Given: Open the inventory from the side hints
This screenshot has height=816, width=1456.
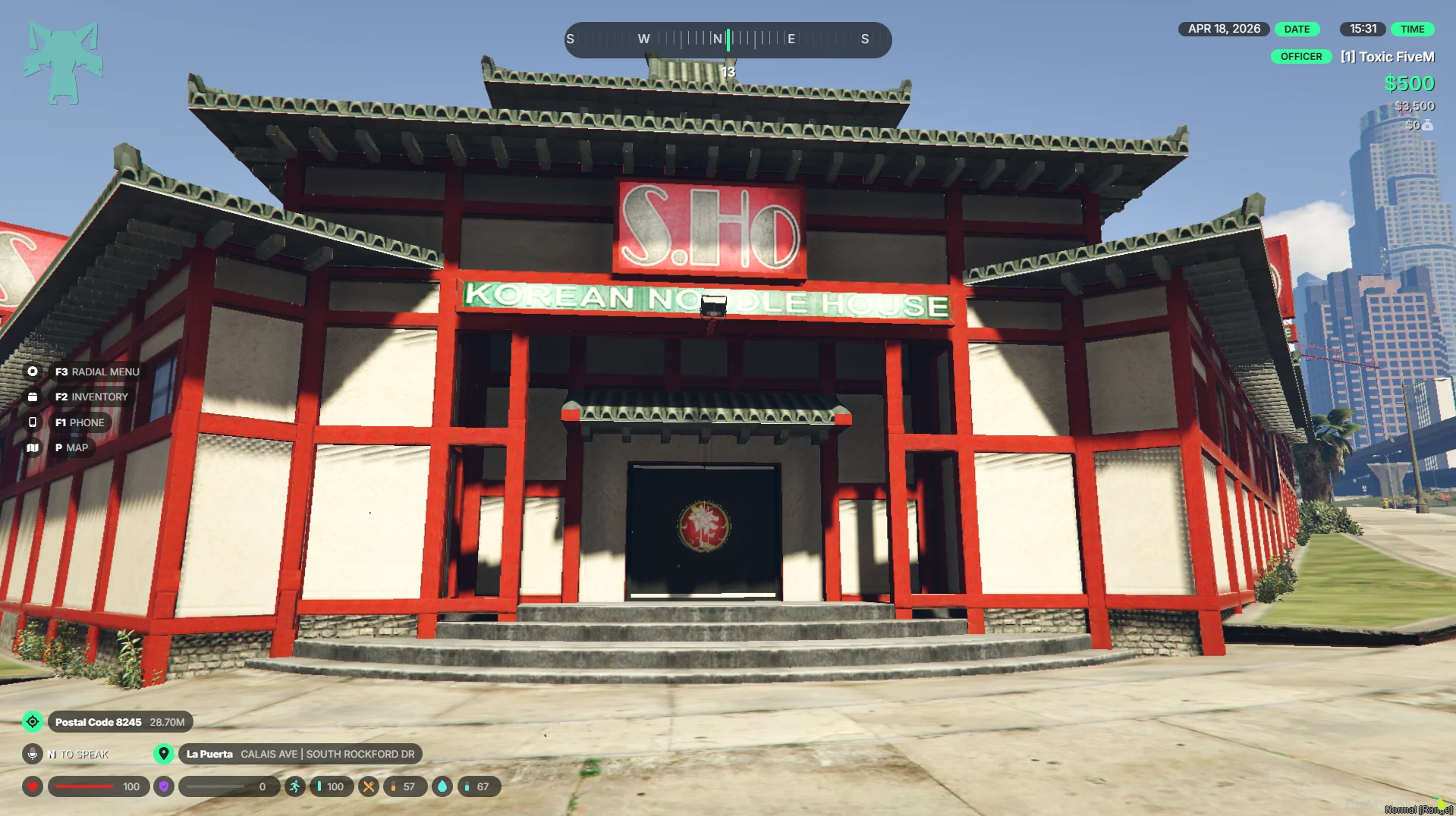Looking at the screenshot, I should [33, 397].
